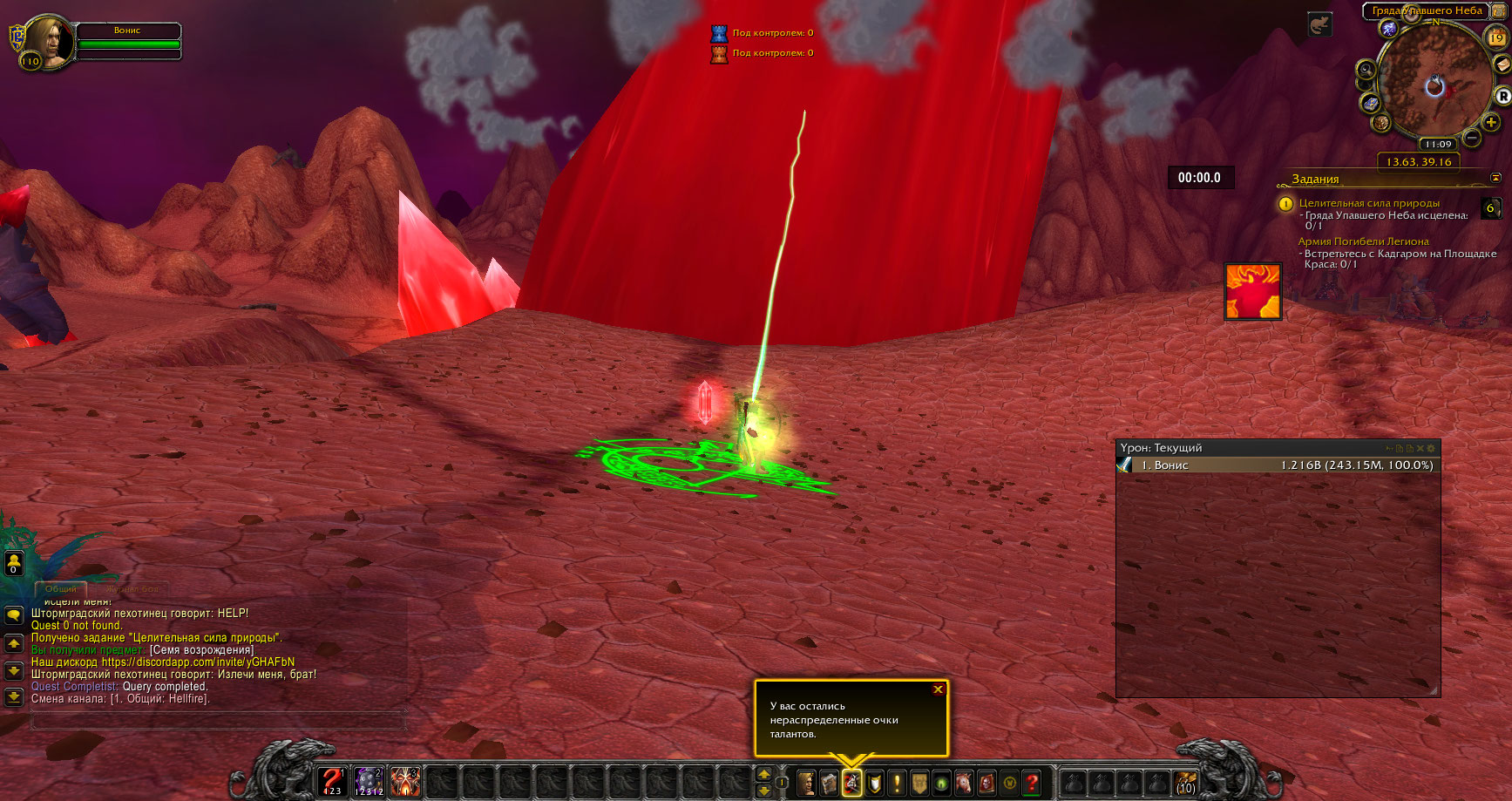Use the quest item button numbered 6
Viewport: 1512px width, 801px height.
point(1490,208)
